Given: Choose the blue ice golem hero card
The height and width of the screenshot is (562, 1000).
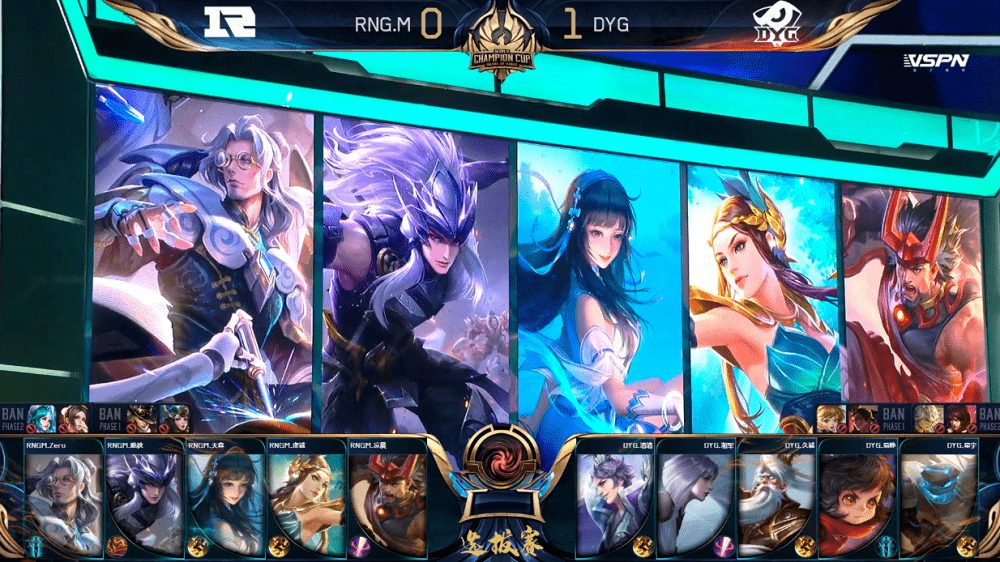Looking at the screenshot, I should [x=938, y=497].
